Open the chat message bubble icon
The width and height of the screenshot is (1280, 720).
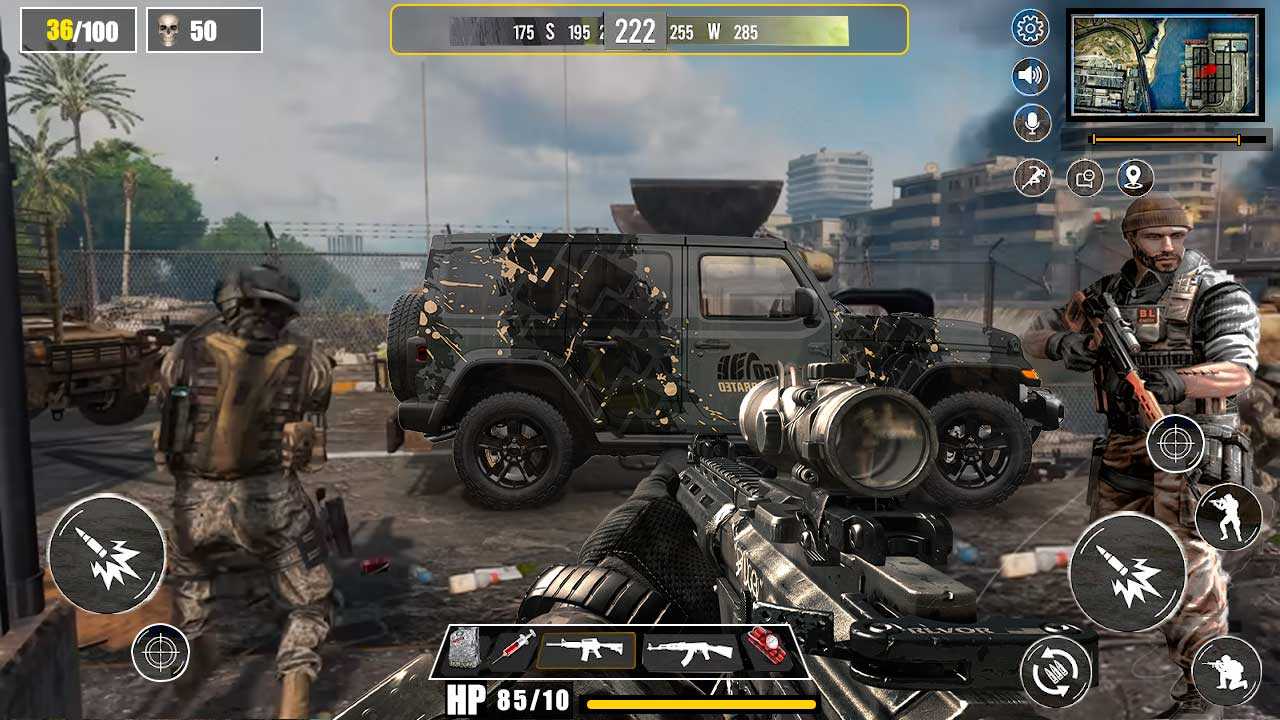[1085, 178]
